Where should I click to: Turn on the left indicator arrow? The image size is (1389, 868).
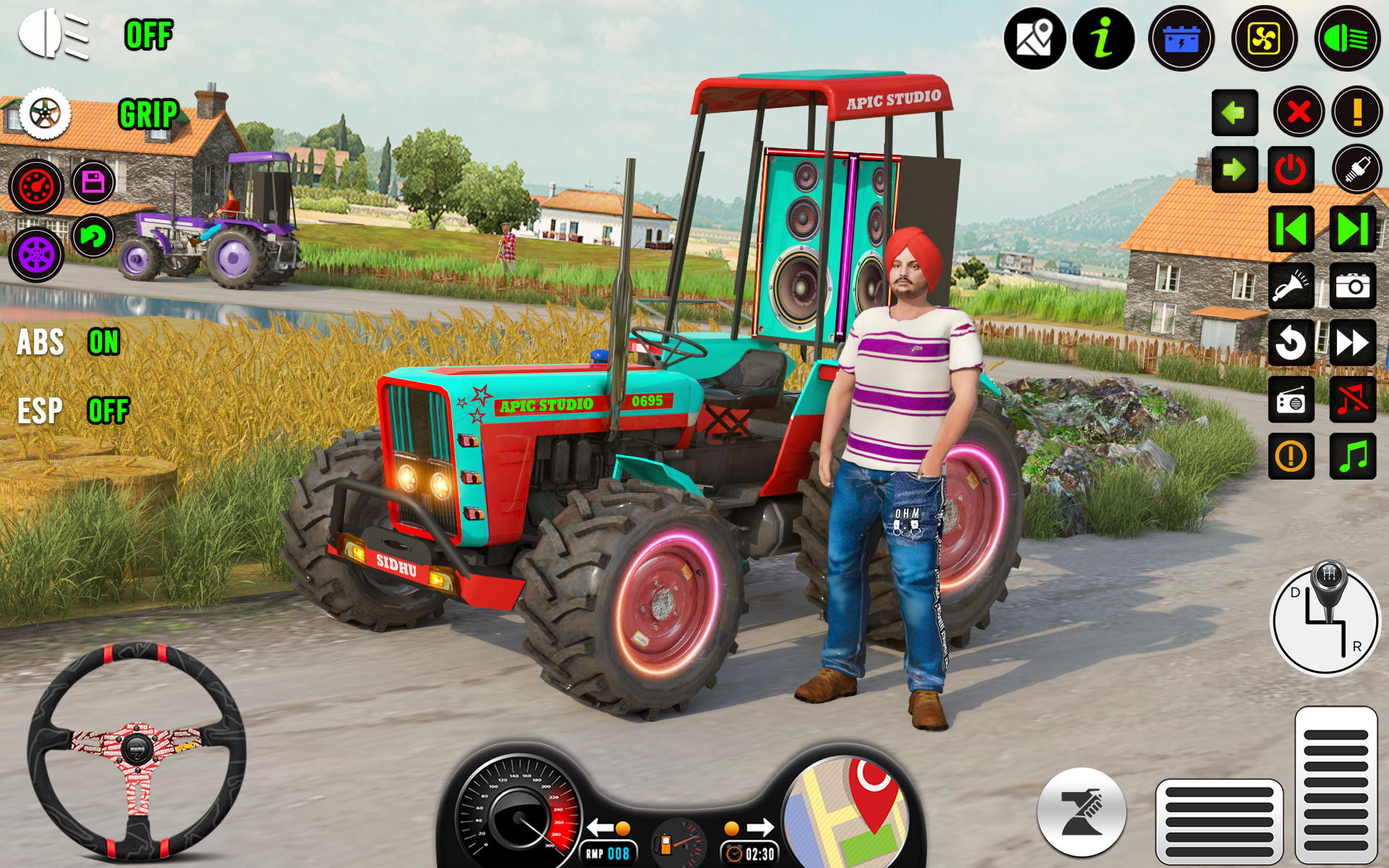pos(1234,112)
